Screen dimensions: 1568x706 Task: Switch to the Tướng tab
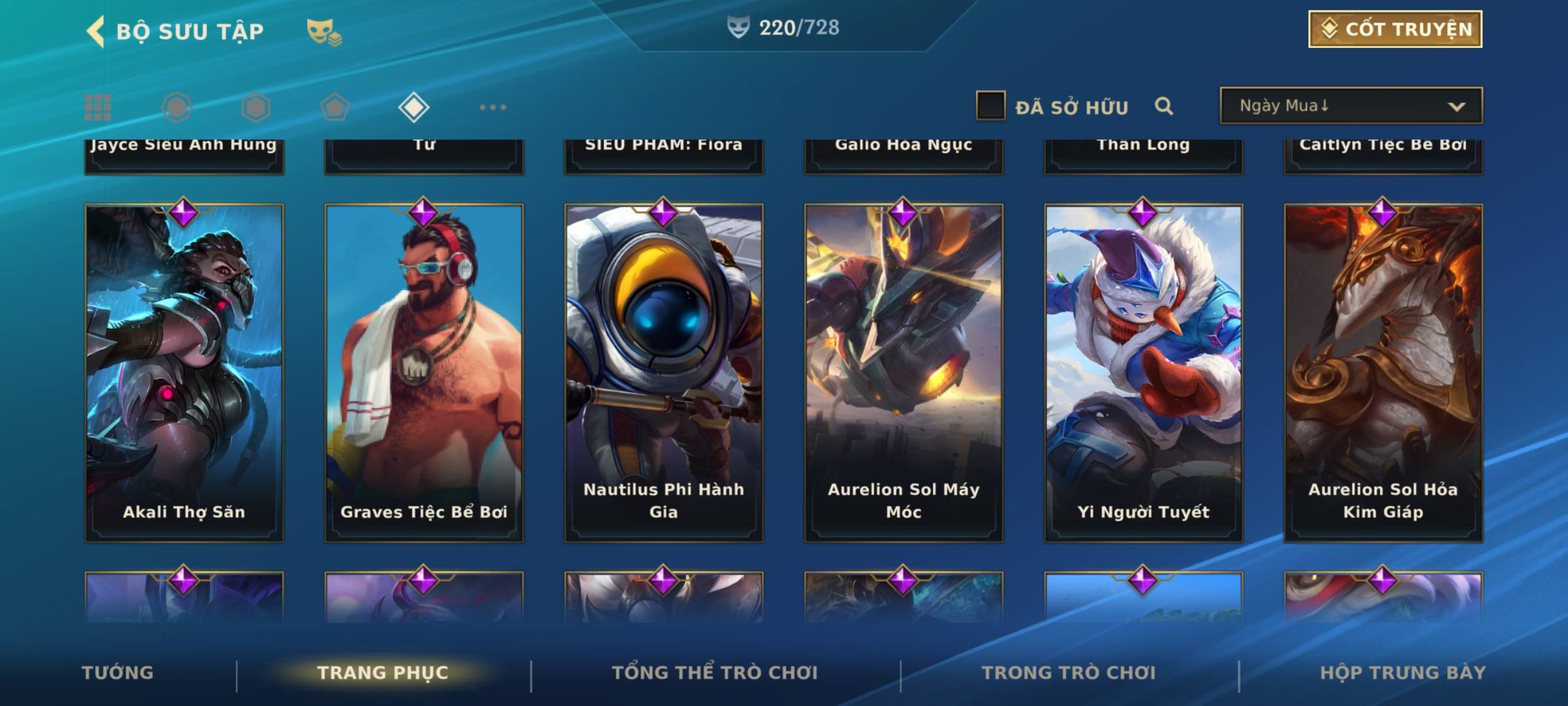coord(118,673)
